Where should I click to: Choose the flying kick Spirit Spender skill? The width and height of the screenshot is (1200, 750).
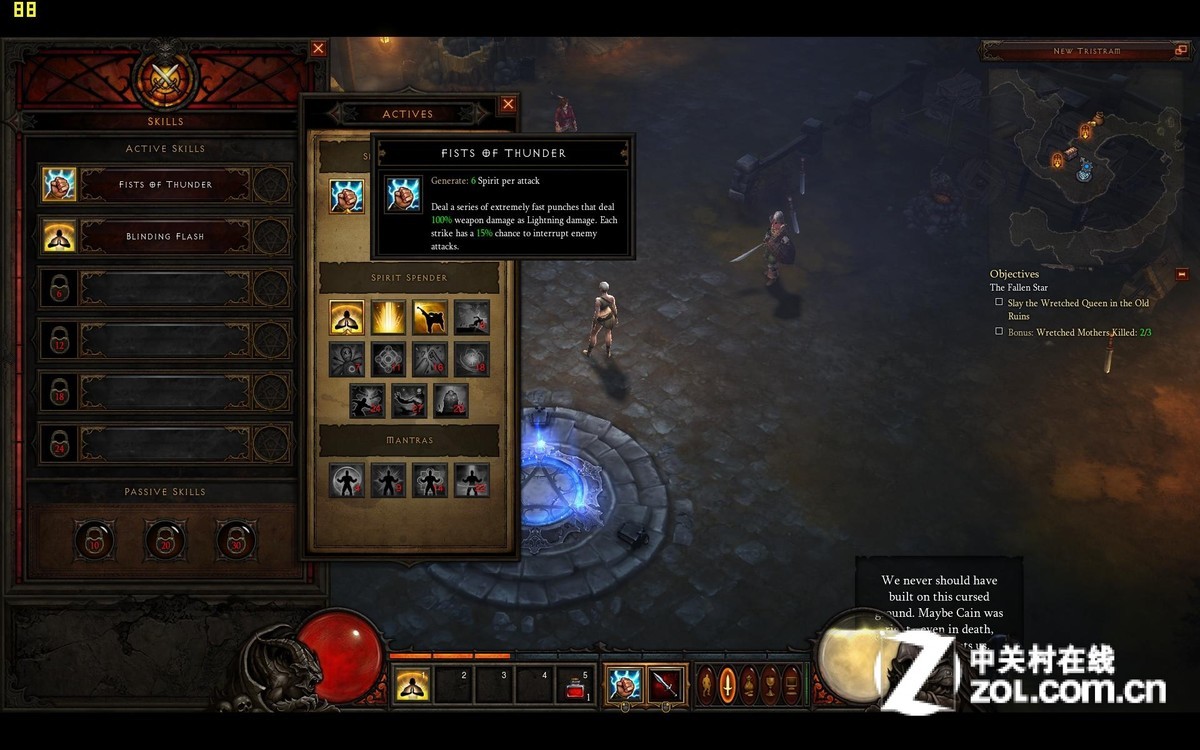[x=430, y=317]
